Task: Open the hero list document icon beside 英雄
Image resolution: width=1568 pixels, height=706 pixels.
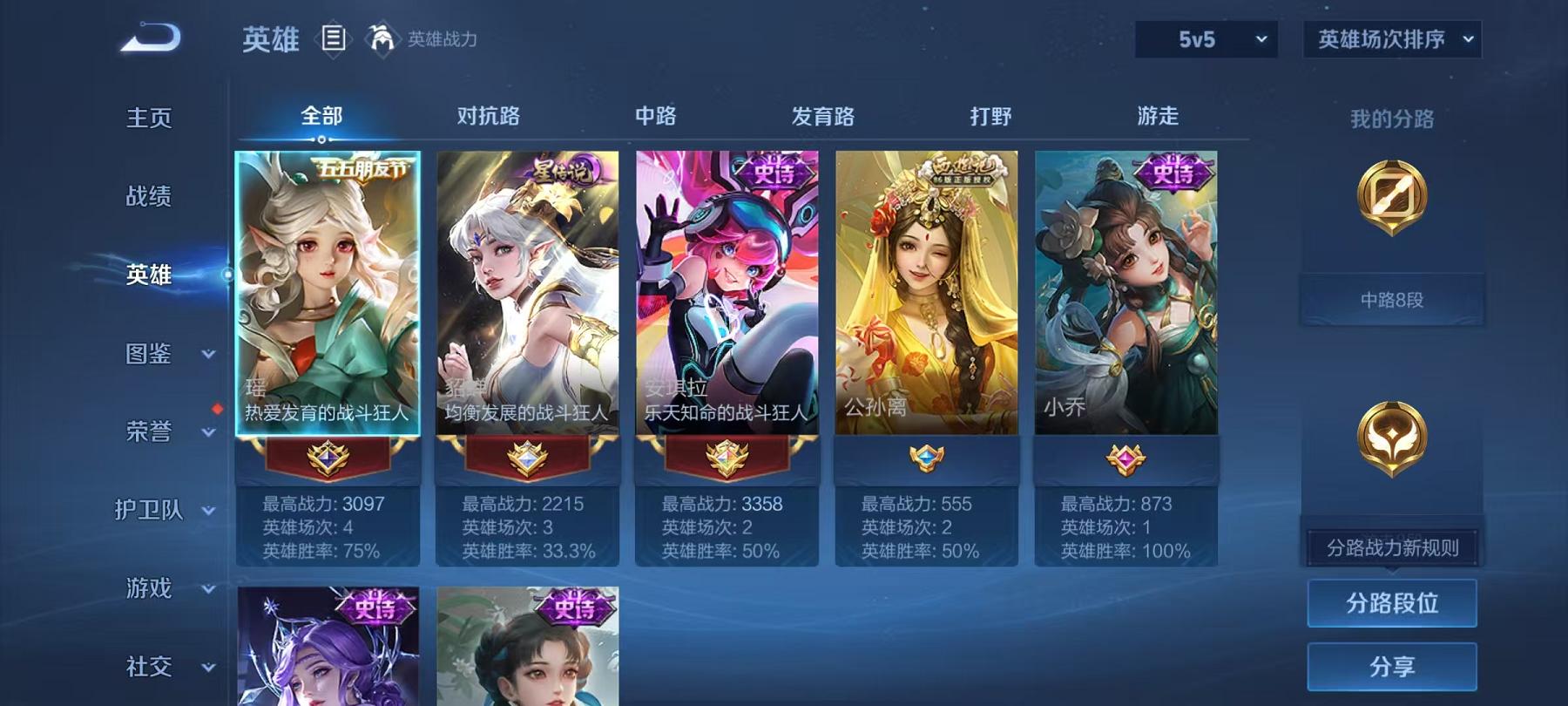Action: pos(333,37)
